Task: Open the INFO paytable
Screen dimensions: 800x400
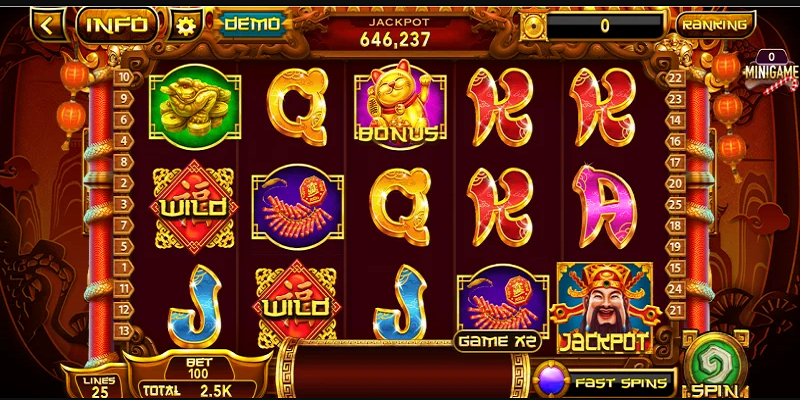Action: pos(117,24)
